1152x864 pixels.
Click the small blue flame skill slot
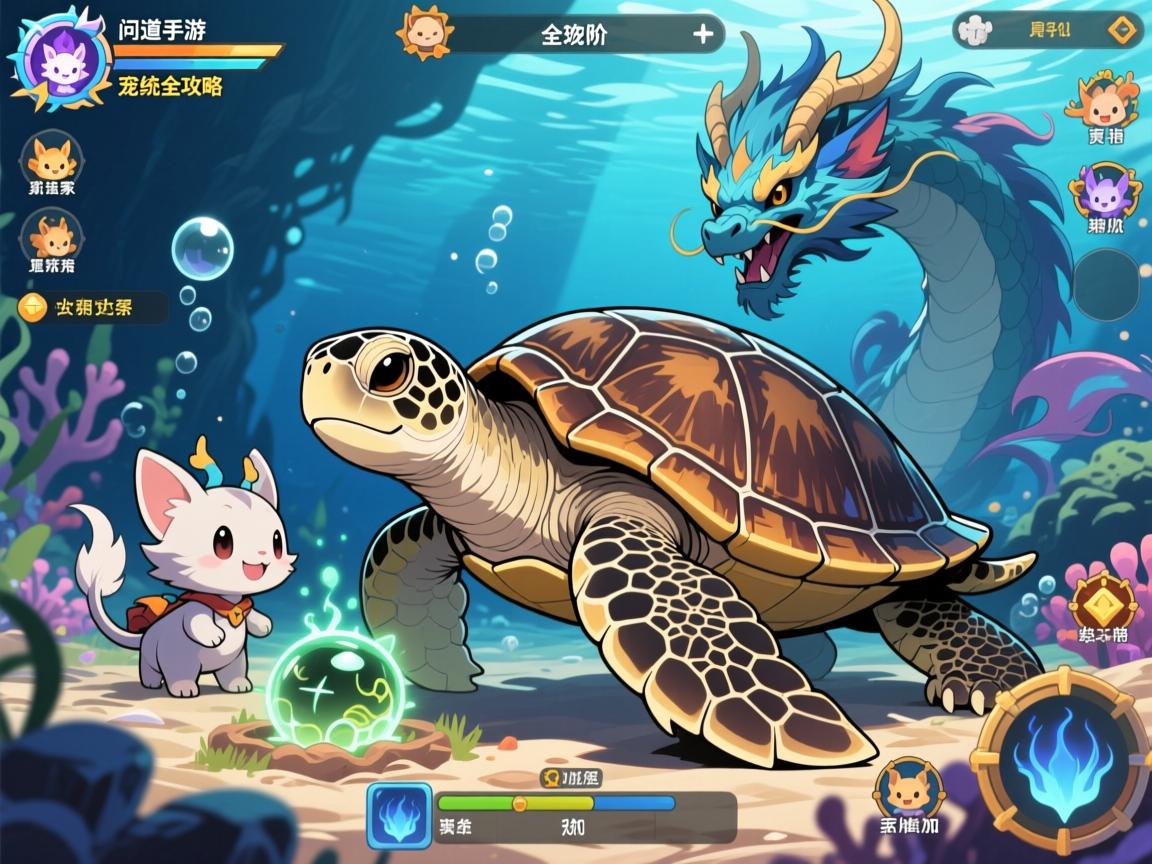point(399,810)
